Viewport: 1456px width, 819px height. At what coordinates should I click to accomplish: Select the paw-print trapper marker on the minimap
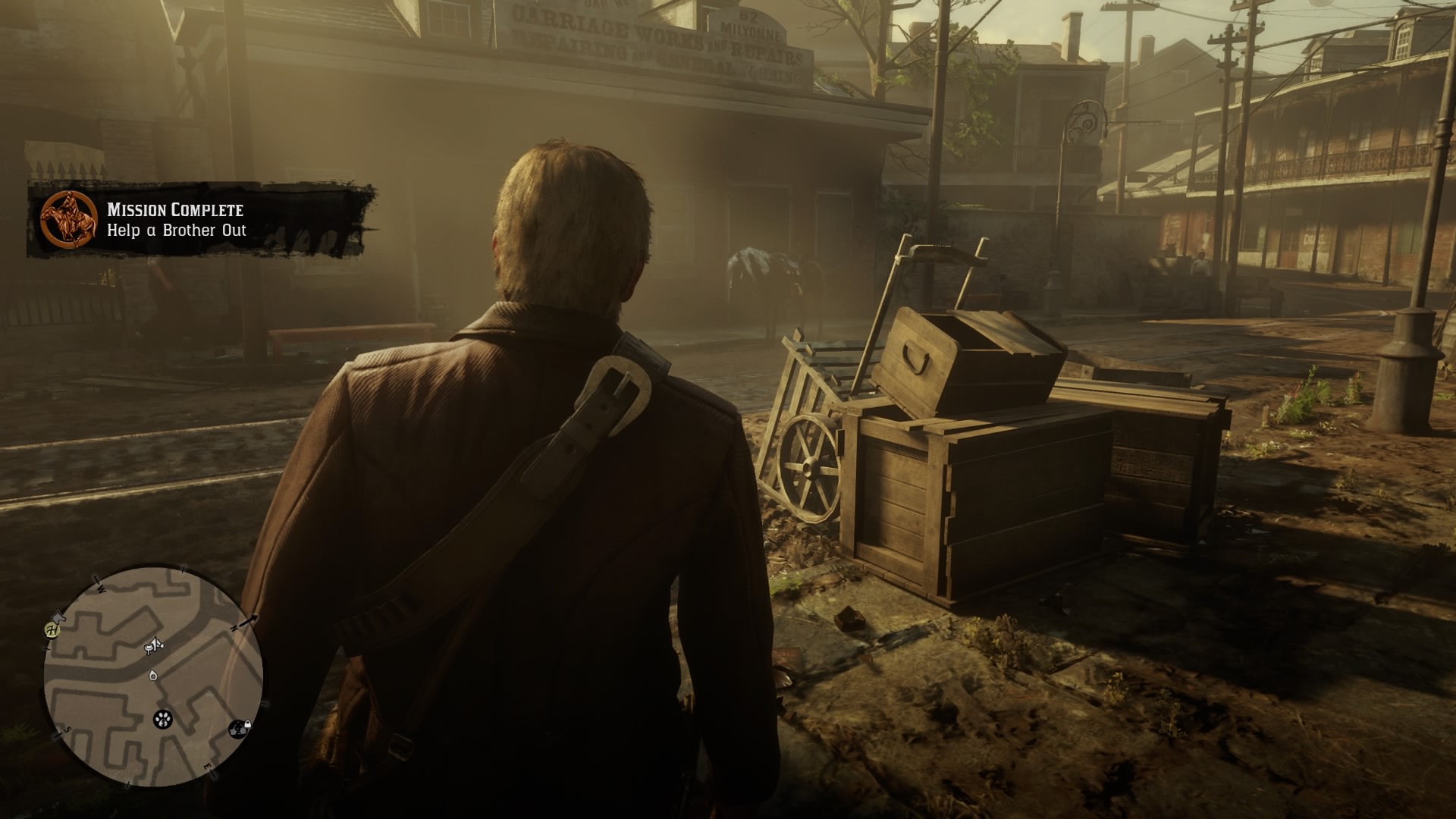(163, 719)
